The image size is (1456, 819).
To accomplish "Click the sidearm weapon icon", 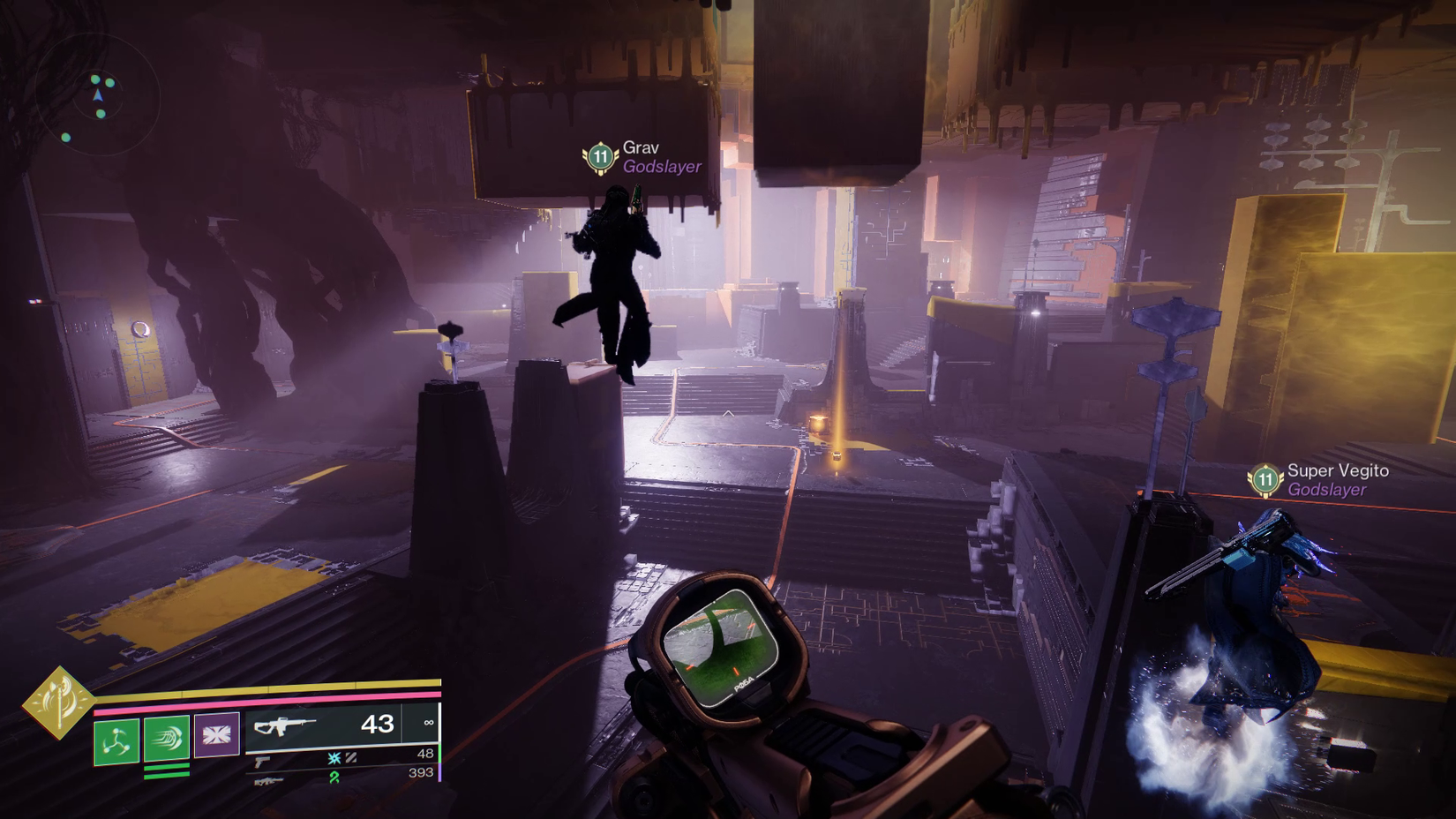I will [261, 761].
